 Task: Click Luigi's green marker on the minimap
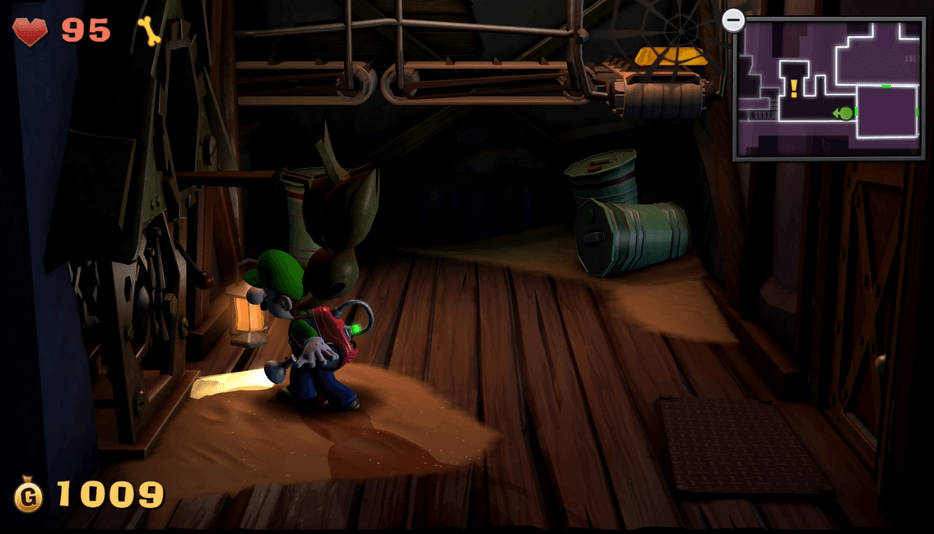(x=845, y=113)
